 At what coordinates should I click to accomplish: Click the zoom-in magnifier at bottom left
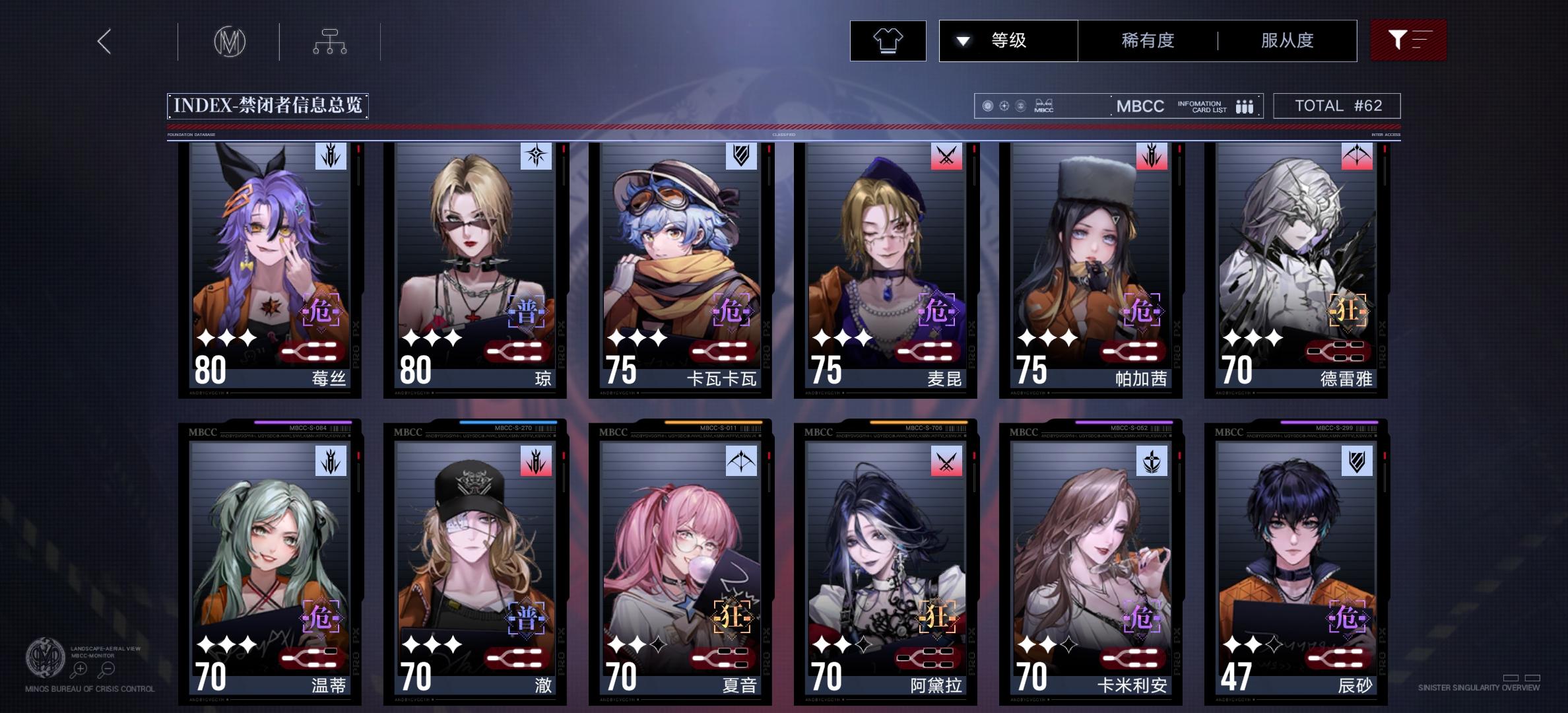(80, 669)
